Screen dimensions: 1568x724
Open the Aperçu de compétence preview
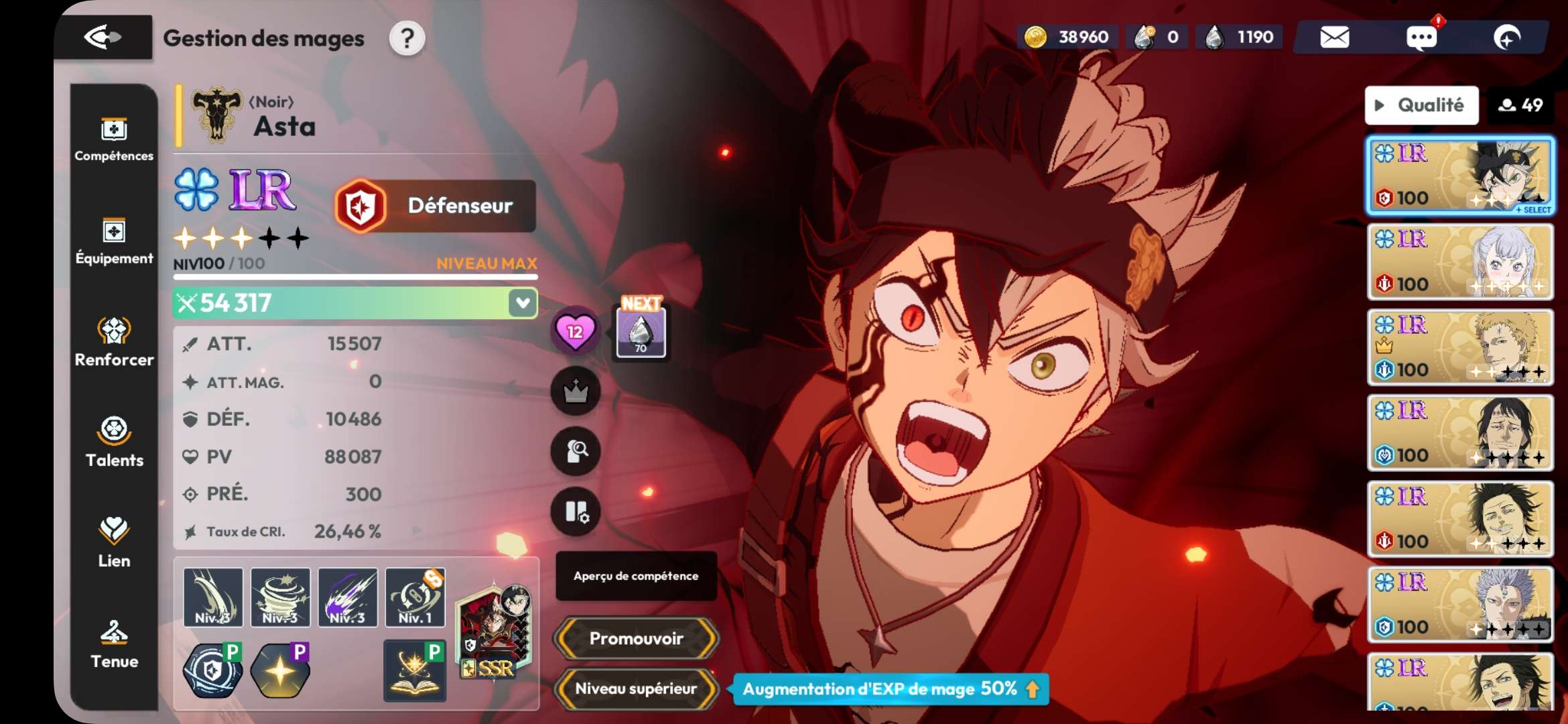coord(636,576)
